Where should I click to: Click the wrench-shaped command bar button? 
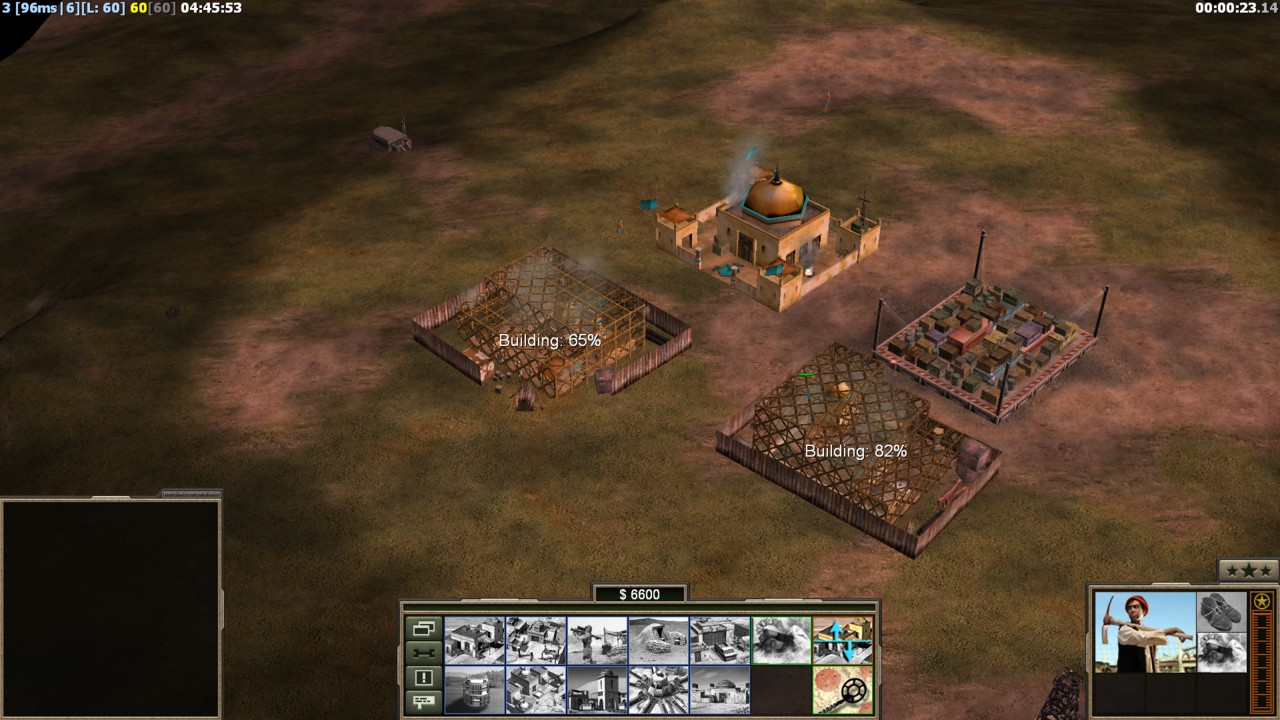(423, 653)
